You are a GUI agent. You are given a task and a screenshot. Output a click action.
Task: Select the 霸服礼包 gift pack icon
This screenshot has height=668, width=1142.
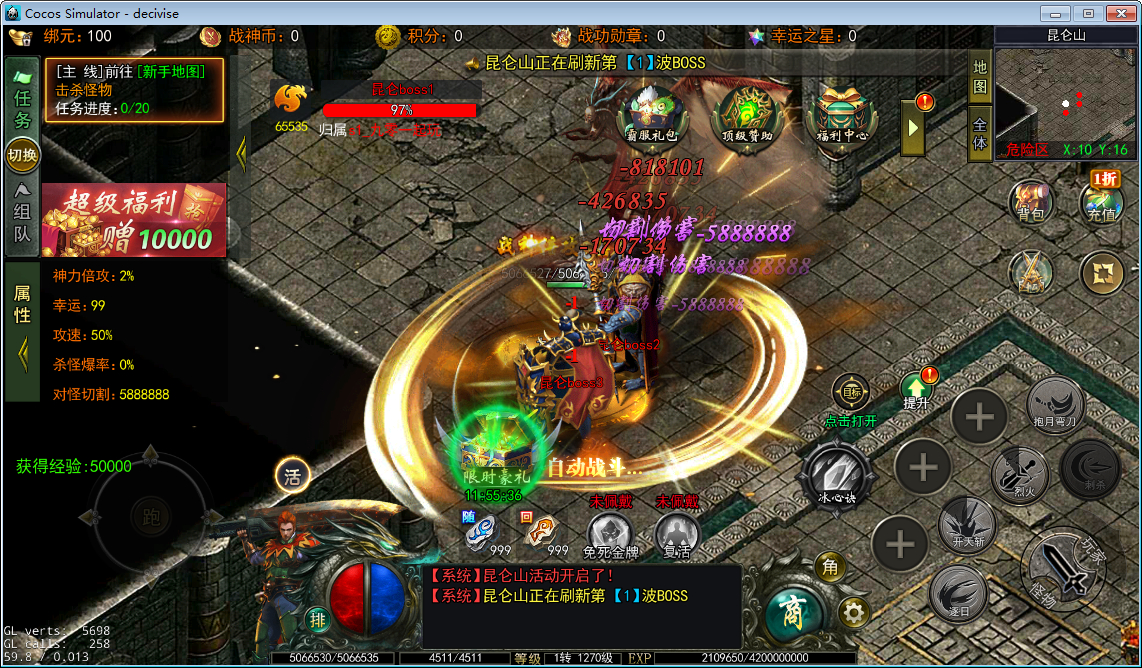(x=651, y=115)
